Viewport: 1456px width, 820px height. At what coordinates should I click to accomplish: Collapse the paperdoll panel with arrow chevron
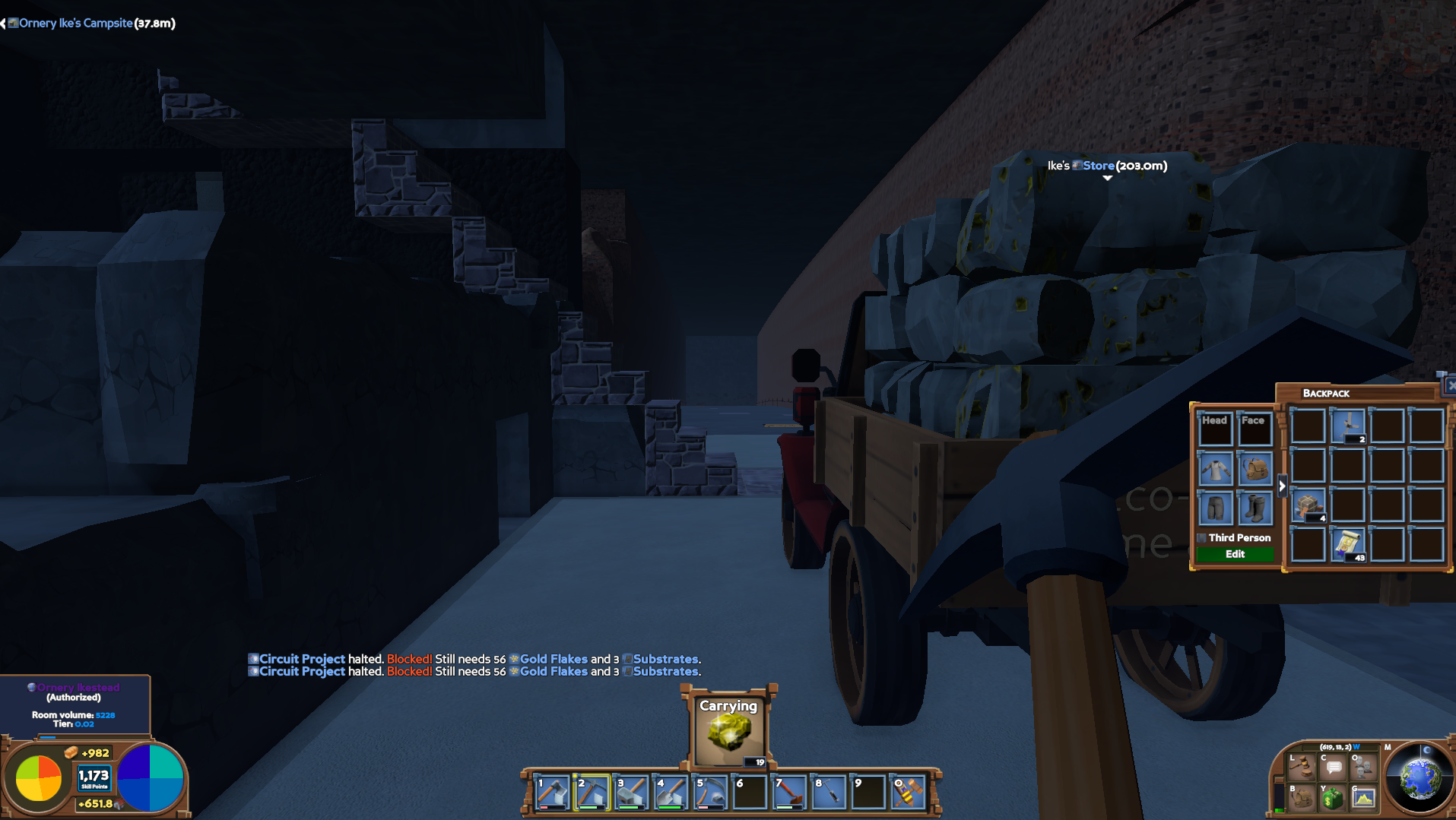[x=1282, y=486]
